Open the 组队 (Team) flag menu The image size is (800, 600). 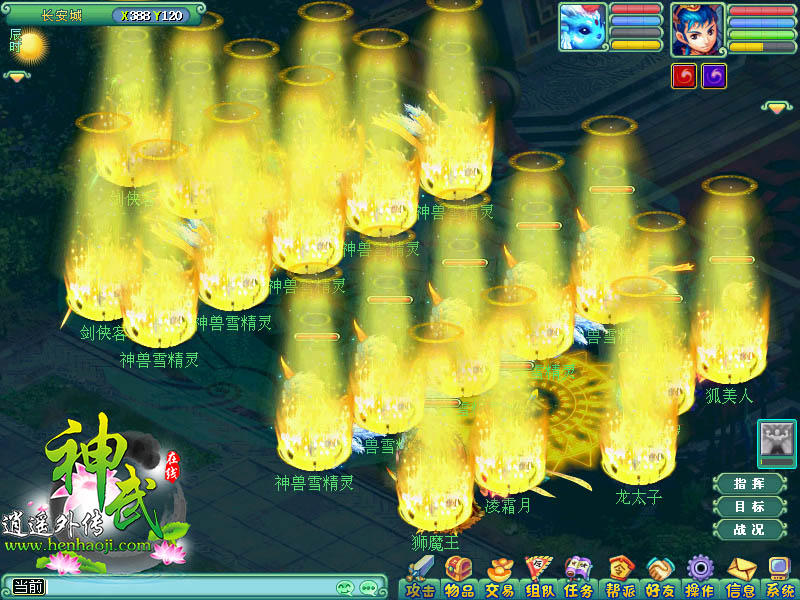539,578
